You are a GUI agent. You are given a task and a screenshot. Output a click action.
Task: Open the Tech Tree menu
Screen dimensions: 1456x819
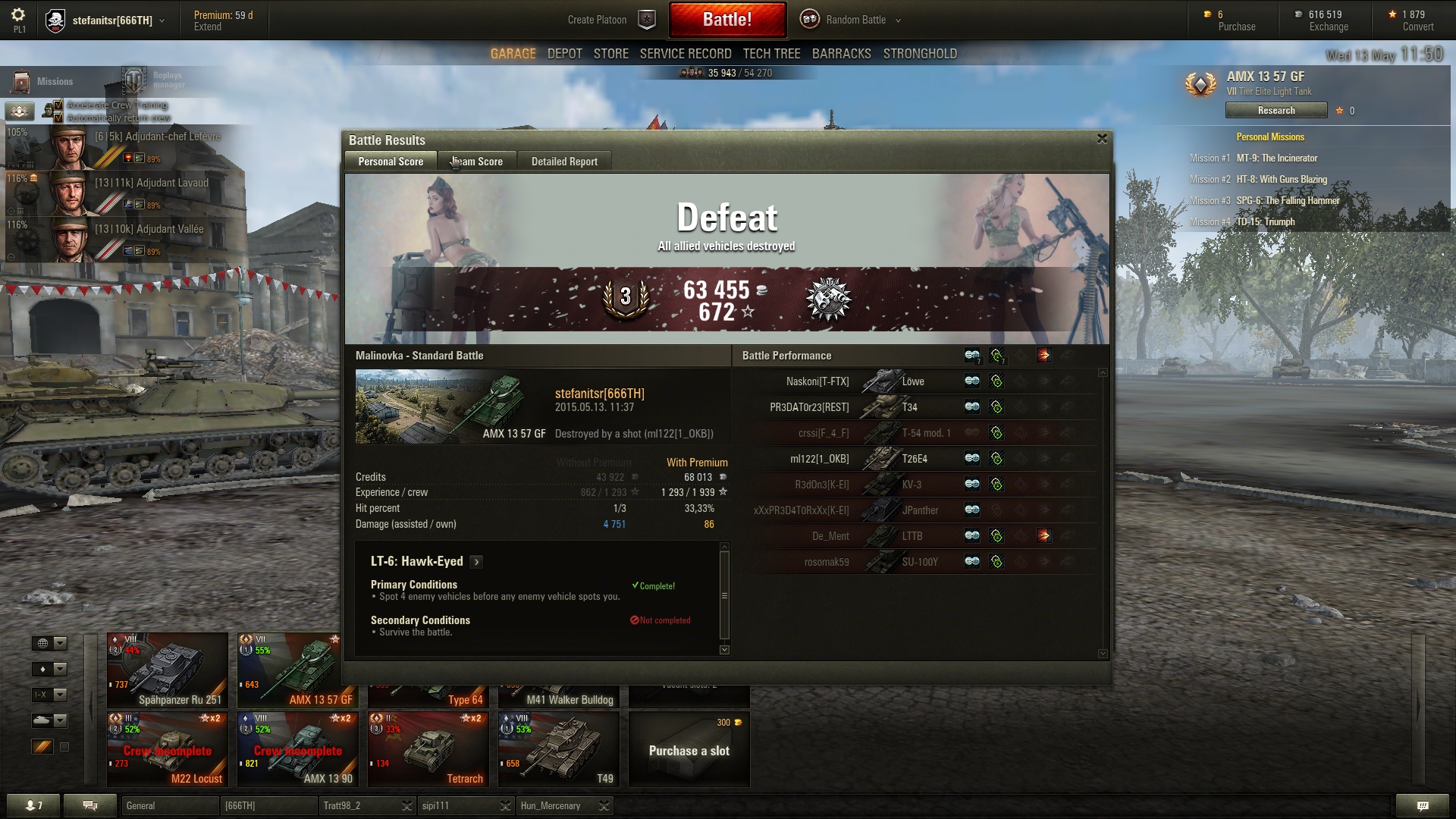point(771,54)
